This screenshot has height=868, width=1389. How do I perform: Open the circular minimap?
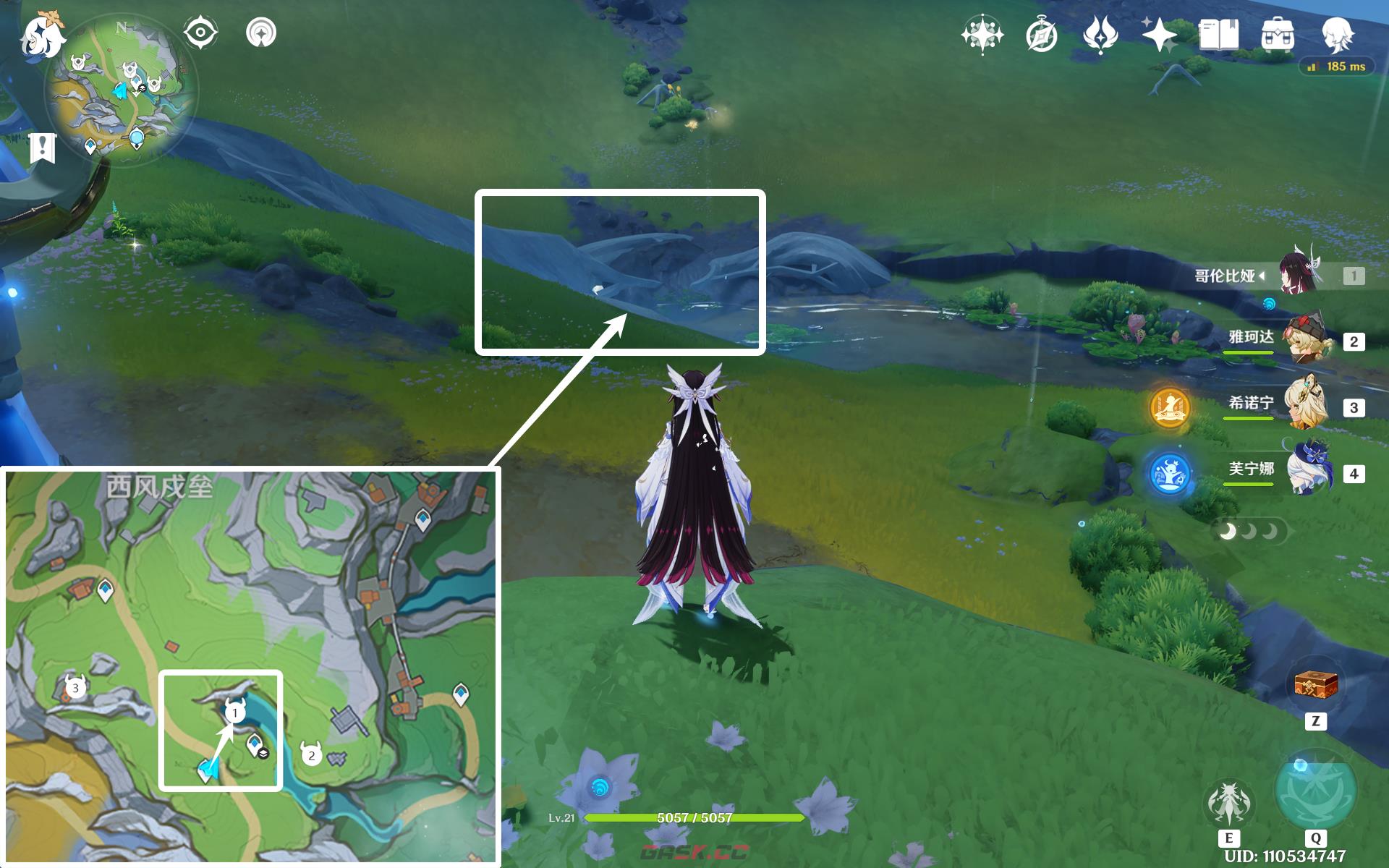point(120,93)
